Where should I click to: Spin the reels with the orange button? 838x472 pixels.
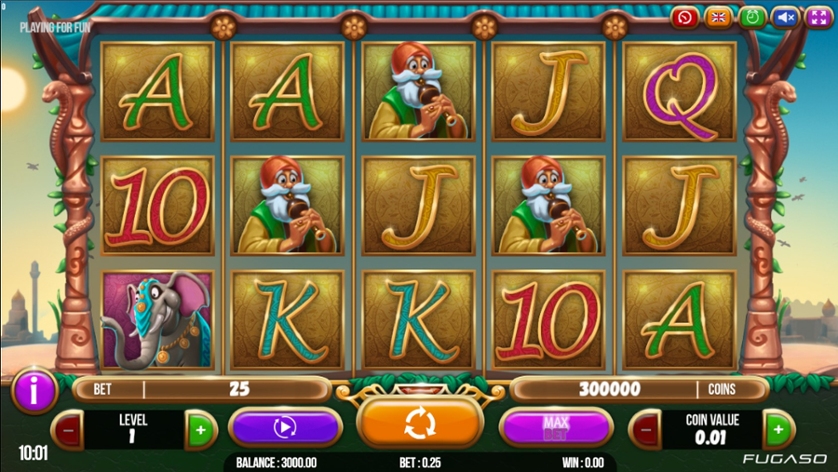[x=420, y=424]
